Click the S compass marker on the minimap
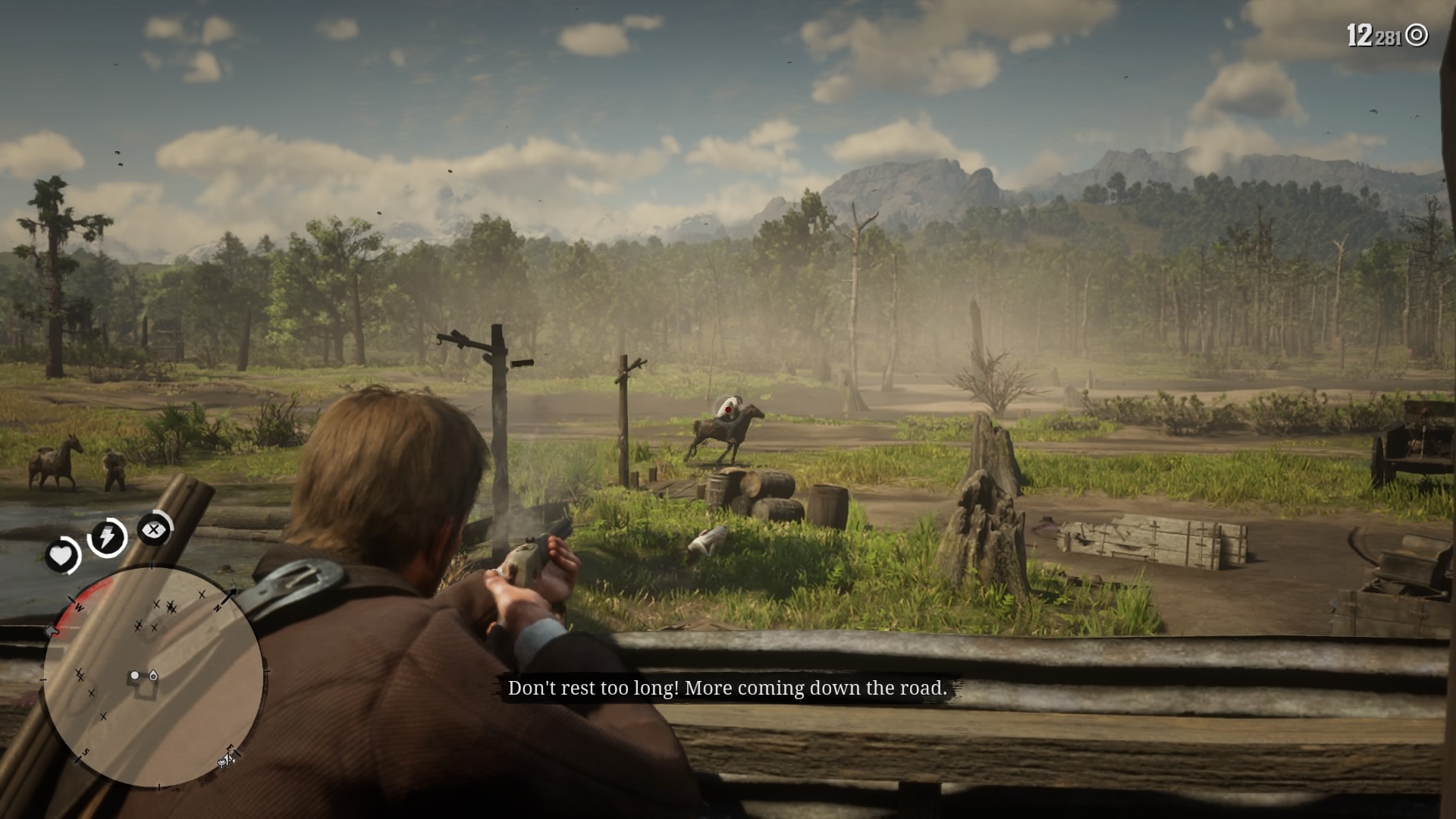 [86, 751]
